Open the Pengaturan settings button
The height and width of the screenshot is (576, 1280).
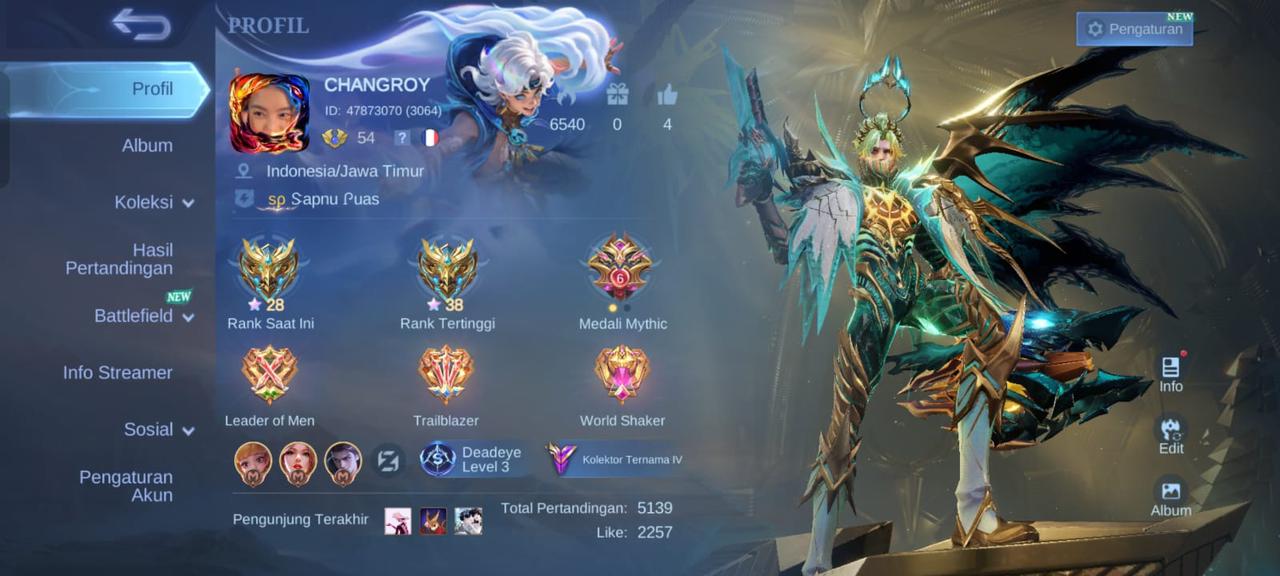(x=1134, y=29)
